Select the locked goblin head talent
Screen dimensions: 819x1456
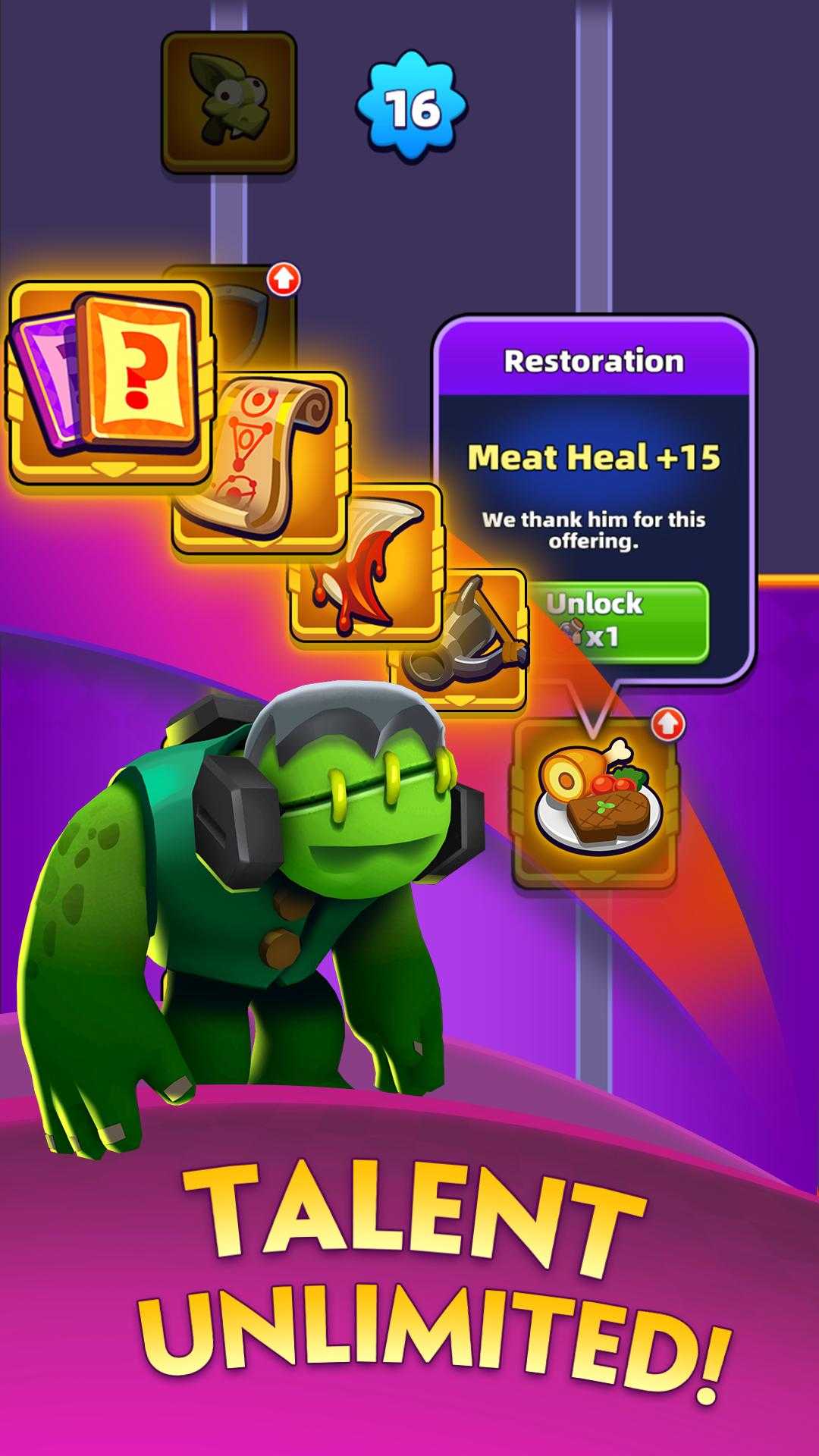pyautogui.click(x=228, y=102)
